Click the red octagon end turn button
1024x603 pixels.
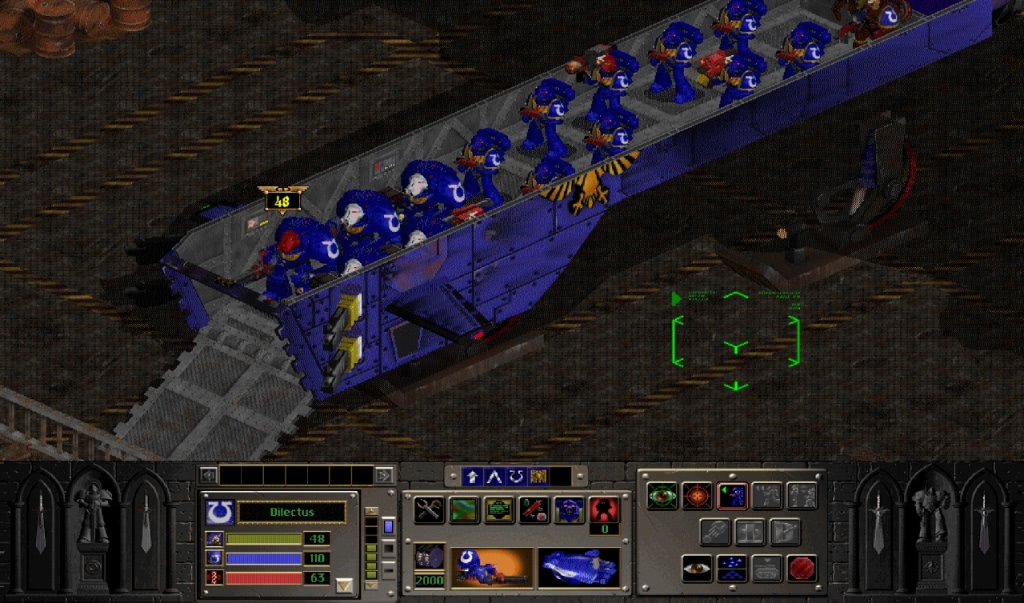click(801, 567)
